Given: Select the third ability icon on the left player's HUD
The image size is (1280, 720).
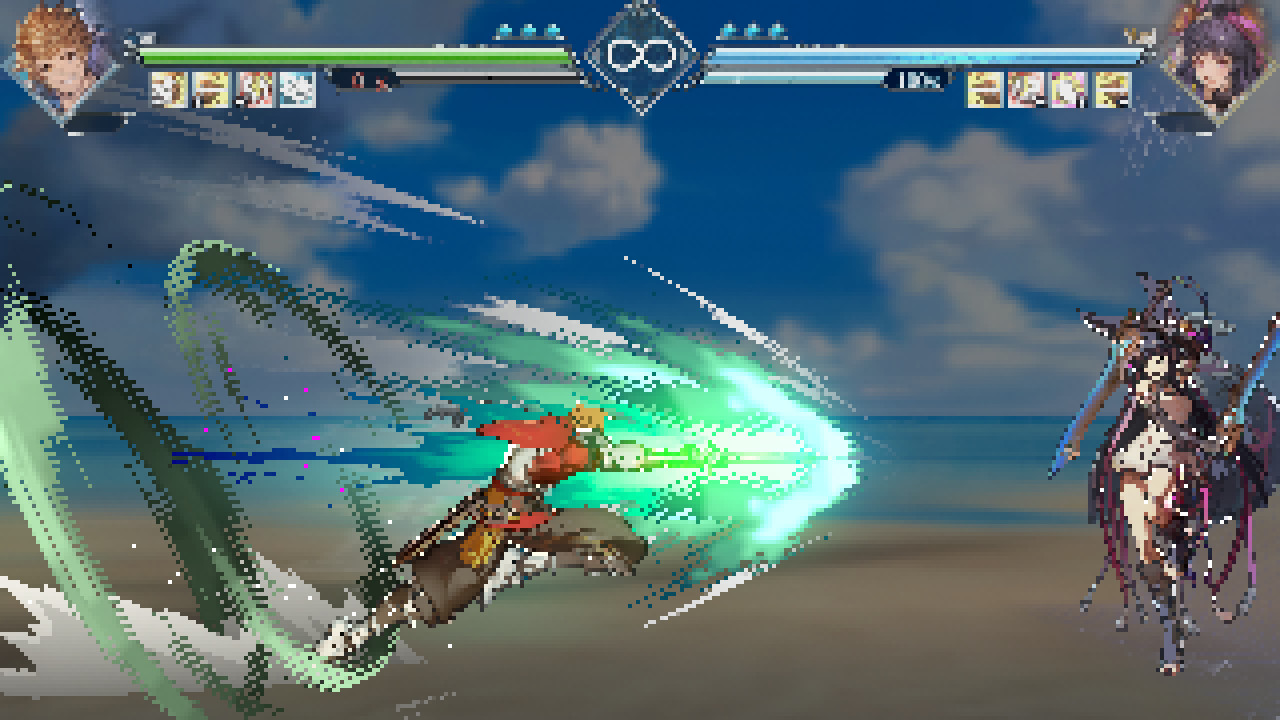Looking at the screenshot, I should click(x=253, y=88).
